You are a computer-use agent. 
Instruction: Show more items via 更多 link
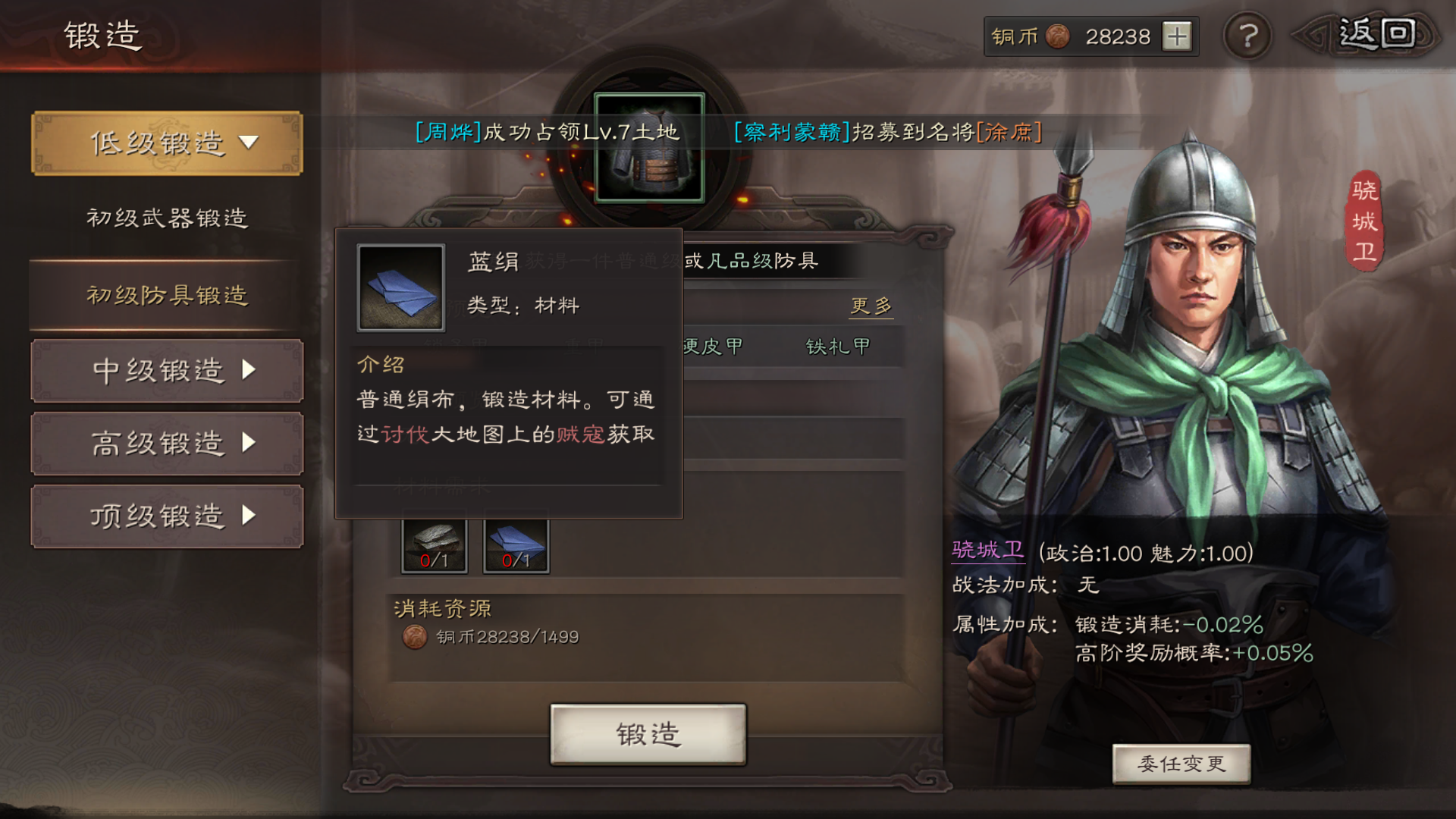pos(871,306)
